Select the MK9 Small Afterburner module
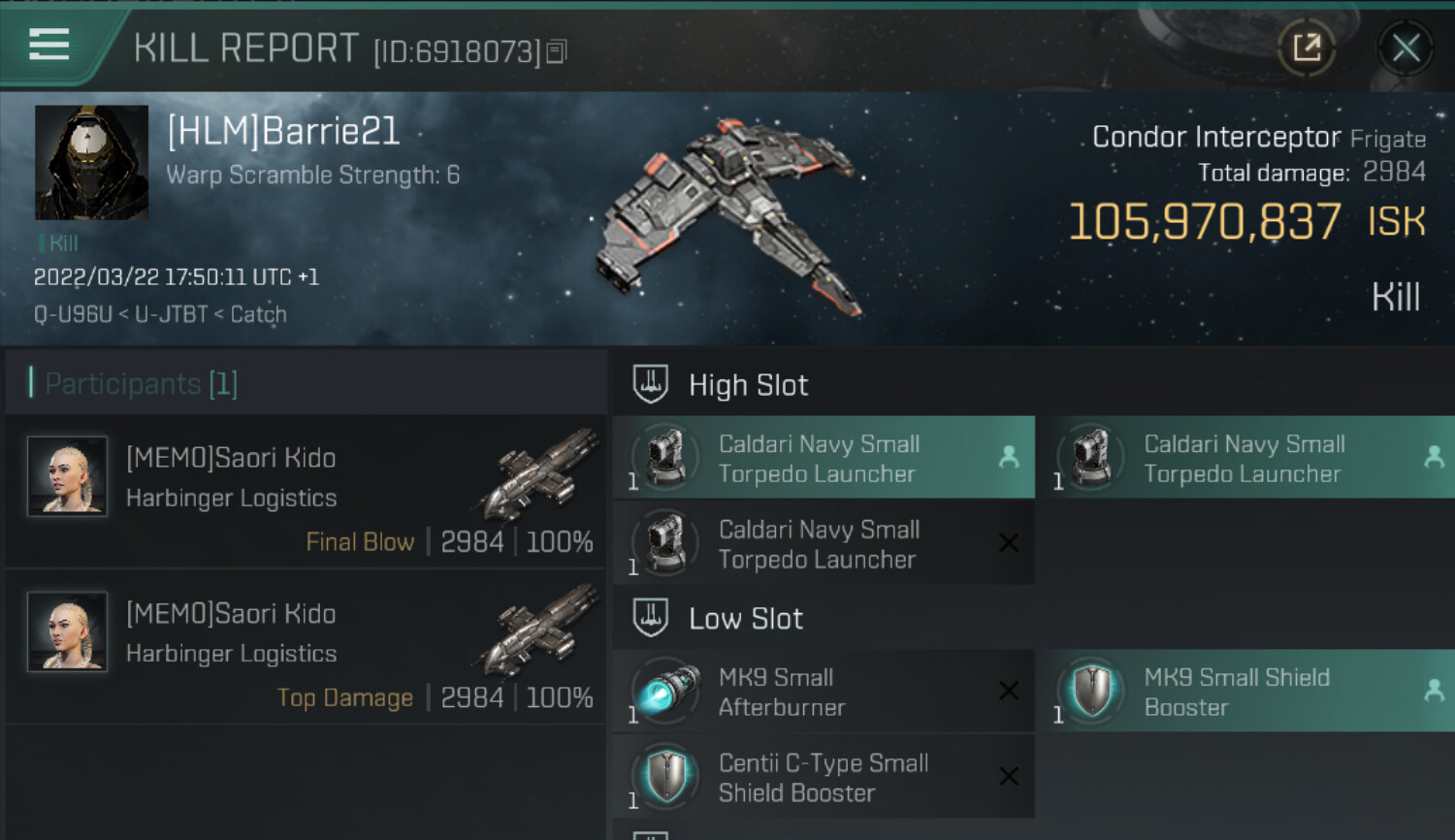1455x840 pixels. pyautogui.click(x=824, y=692)
